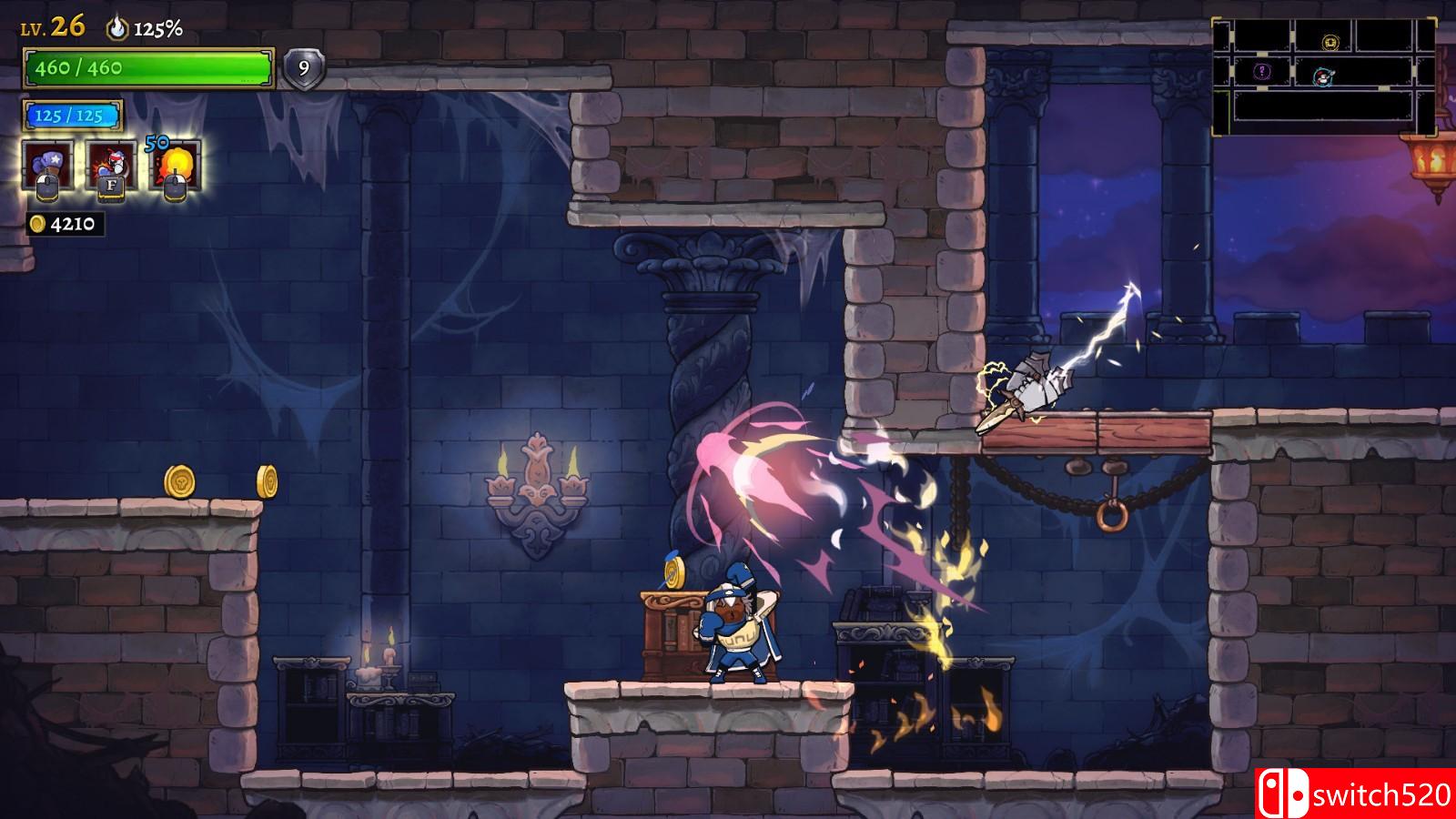The image size is (1456, 819).
Task: Click the gold coin marker on the minimap
Action: point(1331,43)
